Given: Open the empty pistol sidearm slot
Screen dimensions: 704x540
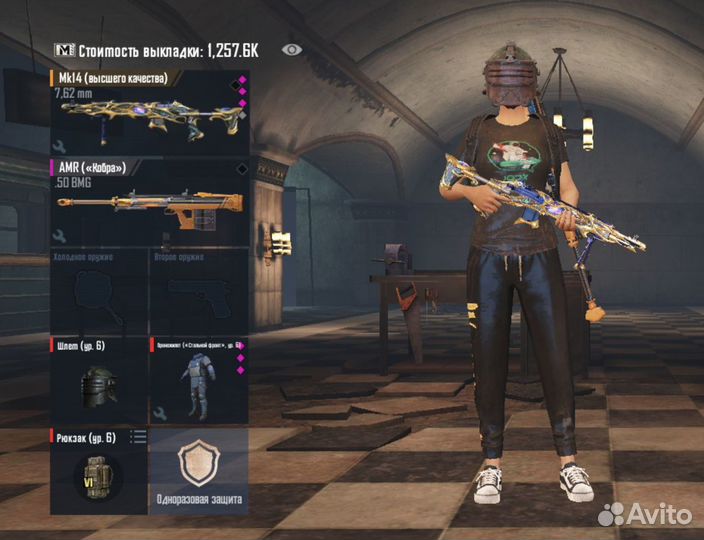Looking at the screenshot, I should (197, 291).
